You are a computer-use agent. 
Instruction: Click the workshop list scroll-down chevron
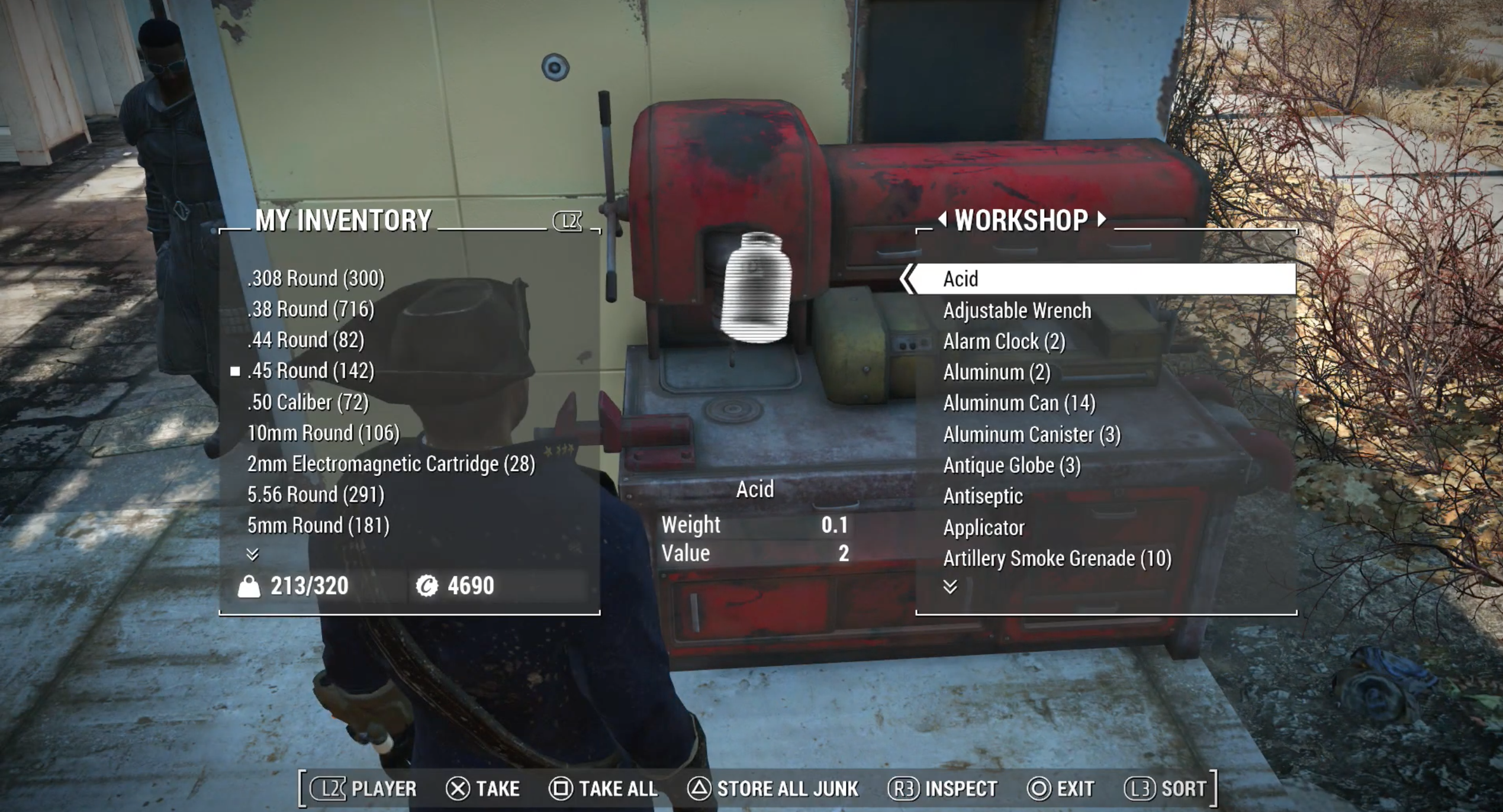(950, 587)
